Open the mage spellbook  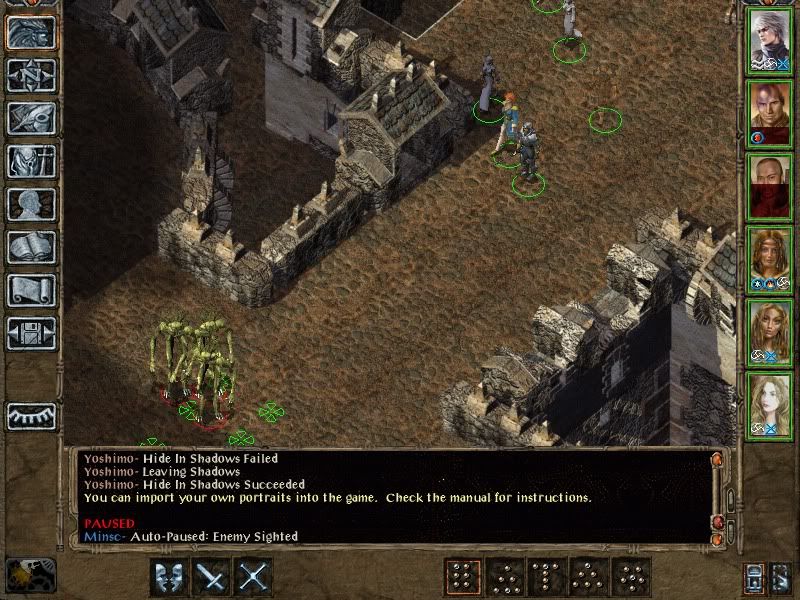click(x=30, y=247)
